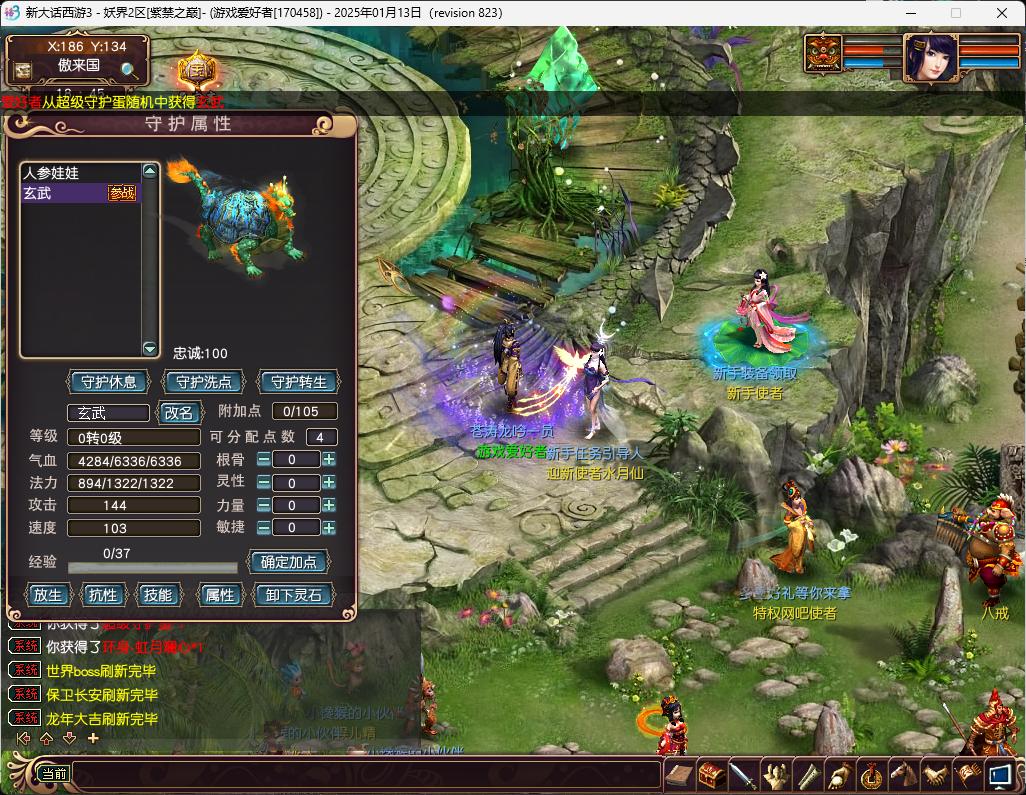Open the horse mount icon
Image resolution: width=1026 pixels, height=795 pixels.
pyautogui.click(x=904, y=774)
